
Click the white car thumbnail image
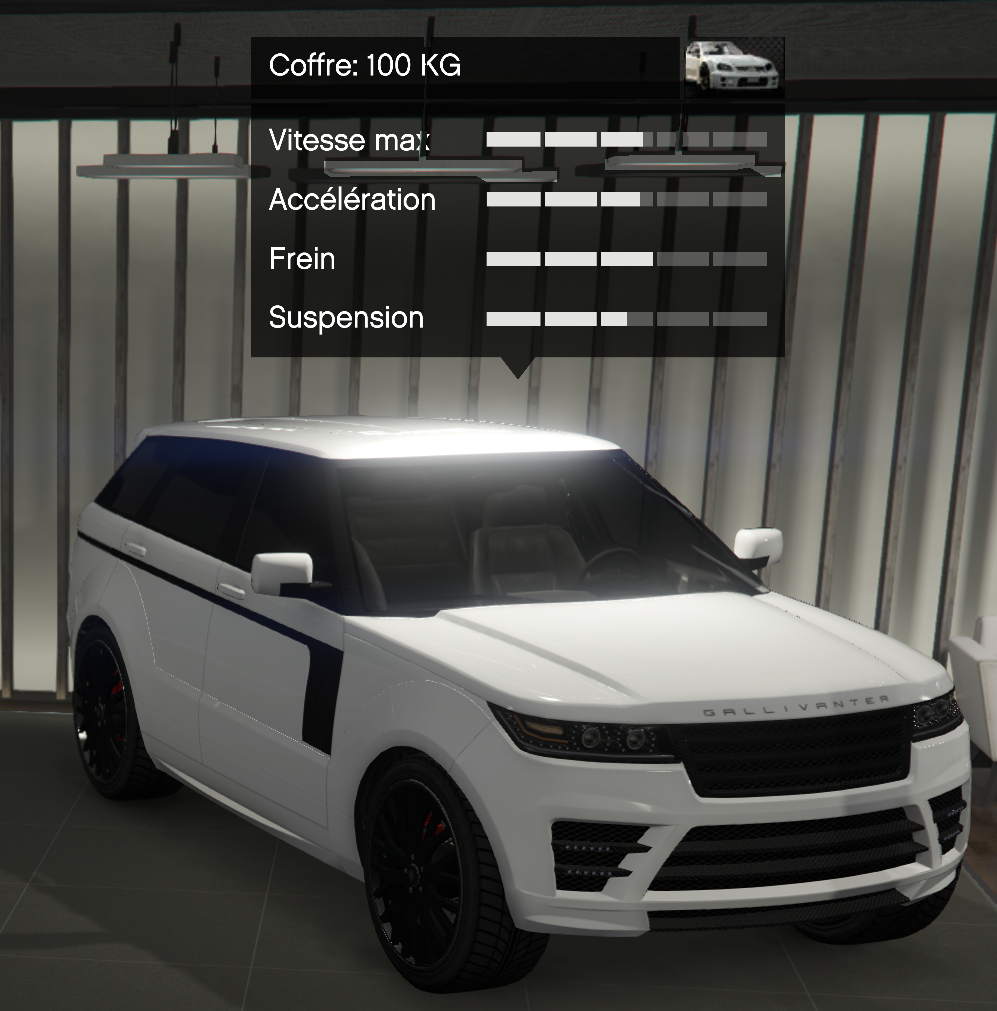[x=732, y=67]
